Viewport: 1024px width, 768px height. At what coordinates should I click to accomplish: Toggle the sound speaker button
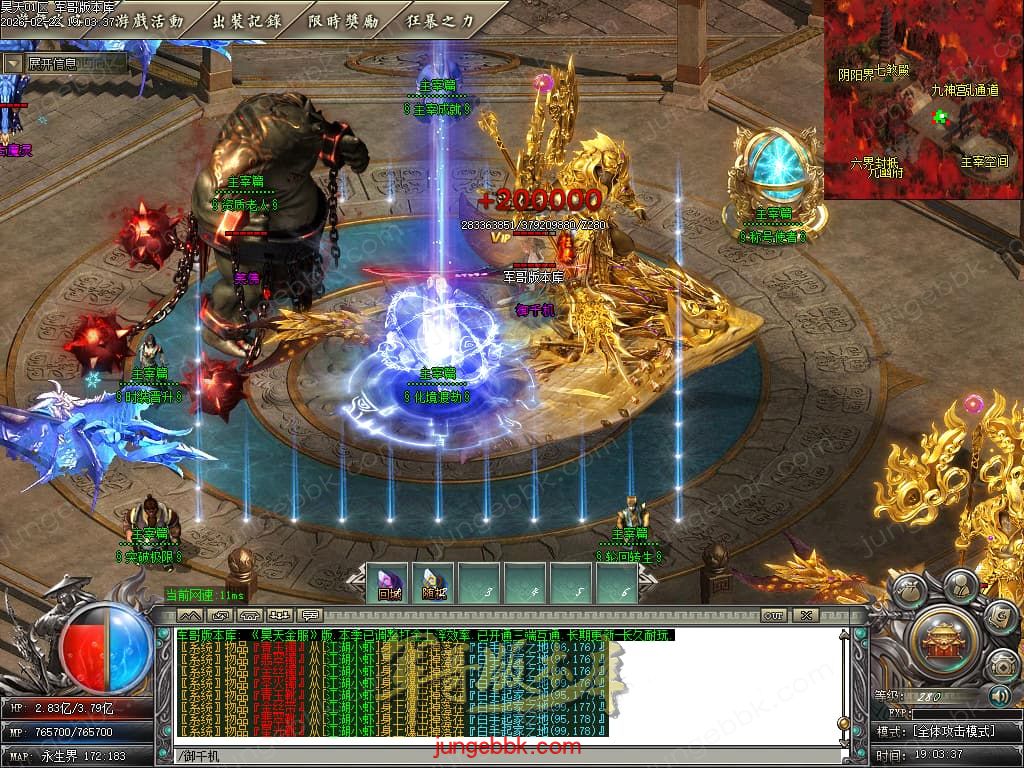tap(999, 695)
